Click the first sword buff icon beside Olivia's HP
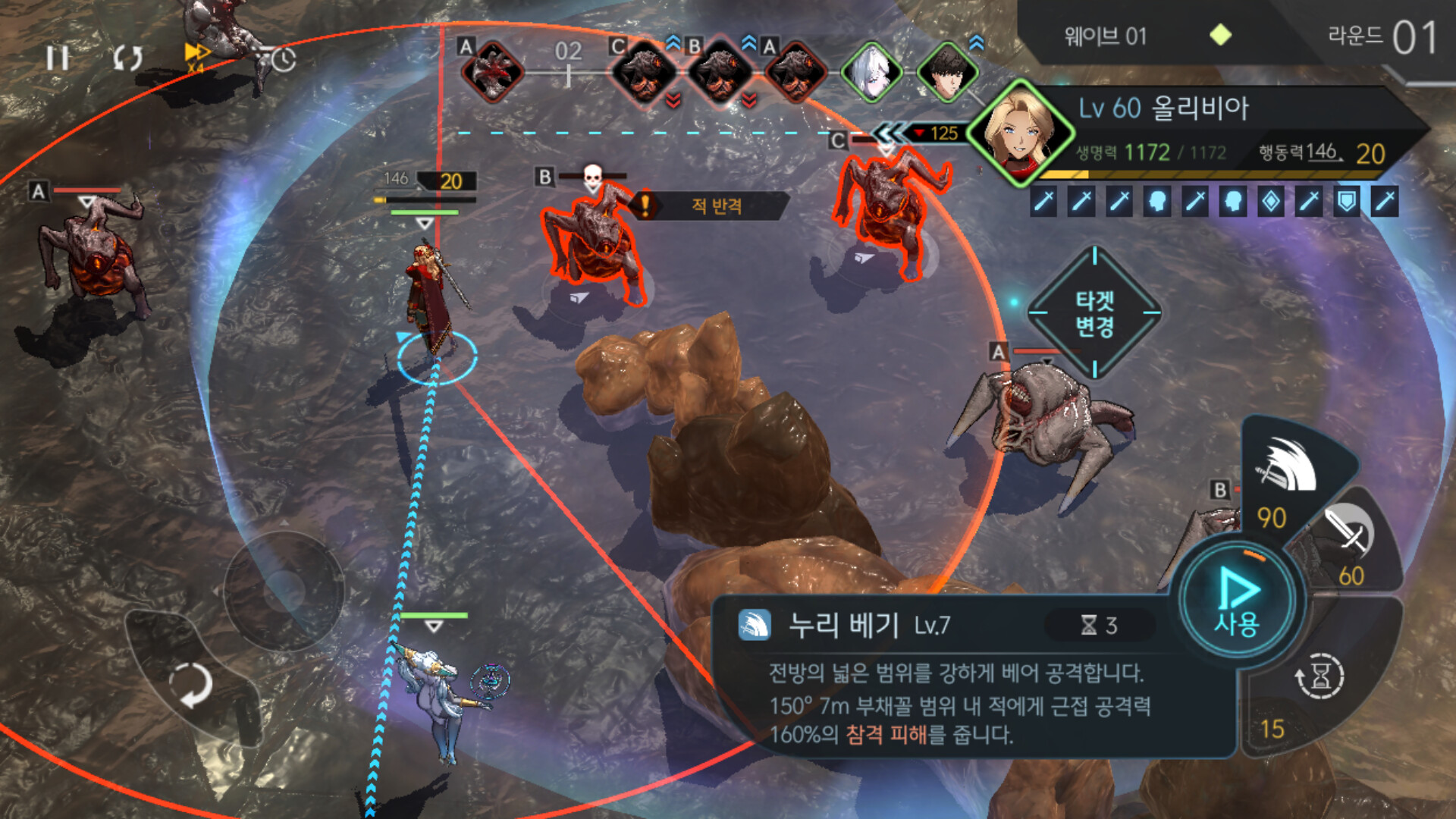Image resolution: width=1456 pixels, height=819 pixels. coord(1044,200)
